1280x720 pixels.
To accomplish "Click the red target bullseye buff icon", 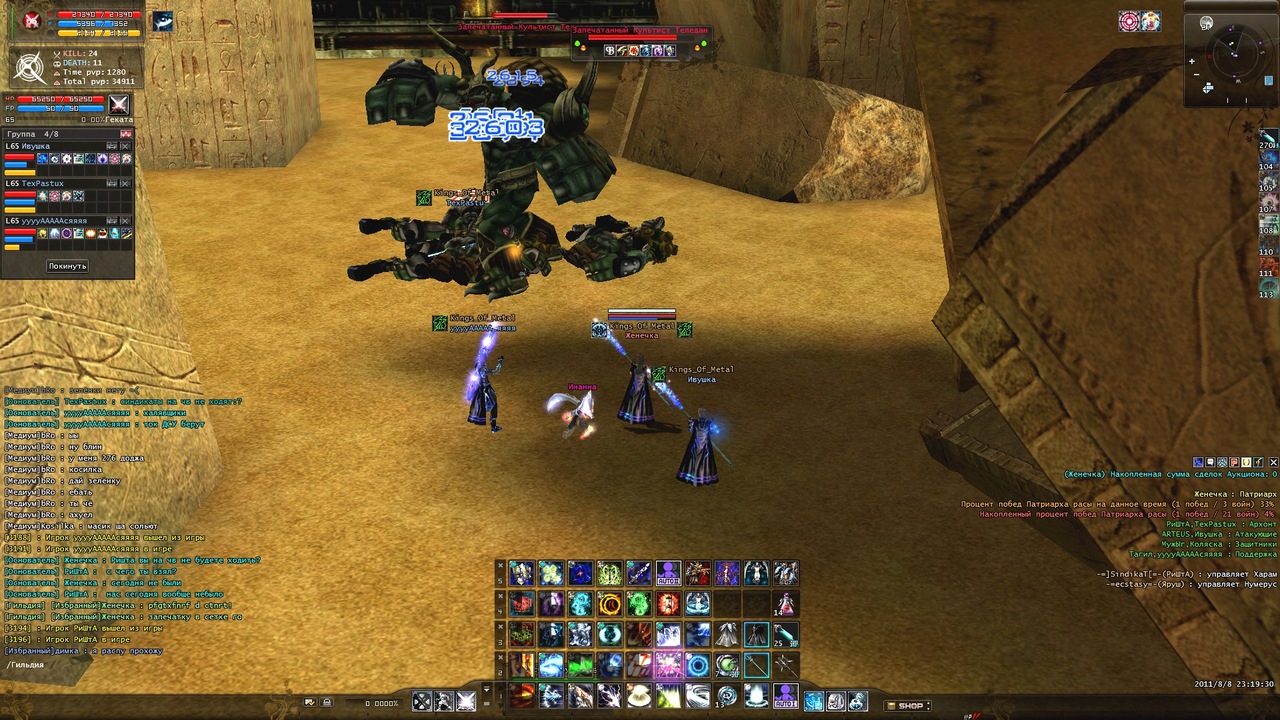I will [1130, 21].
